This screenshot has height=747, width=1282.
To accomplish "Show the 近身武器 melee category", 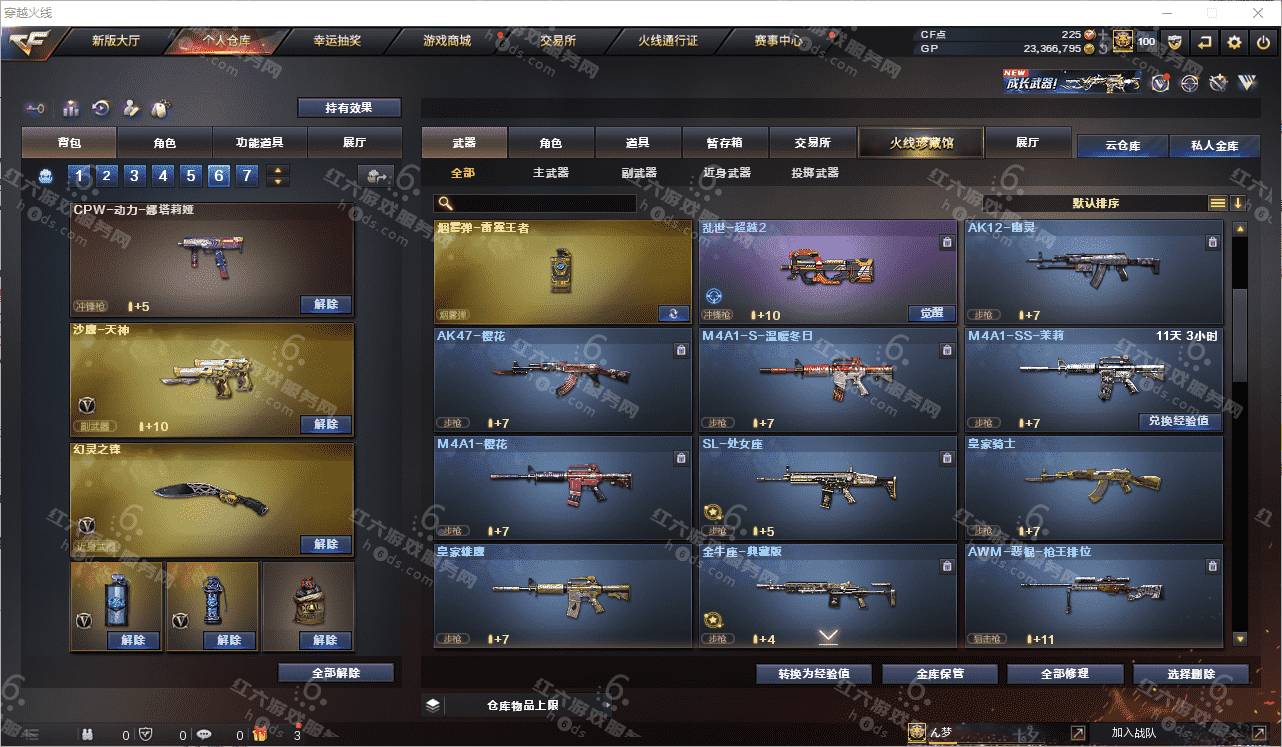I will pos(726,173).
